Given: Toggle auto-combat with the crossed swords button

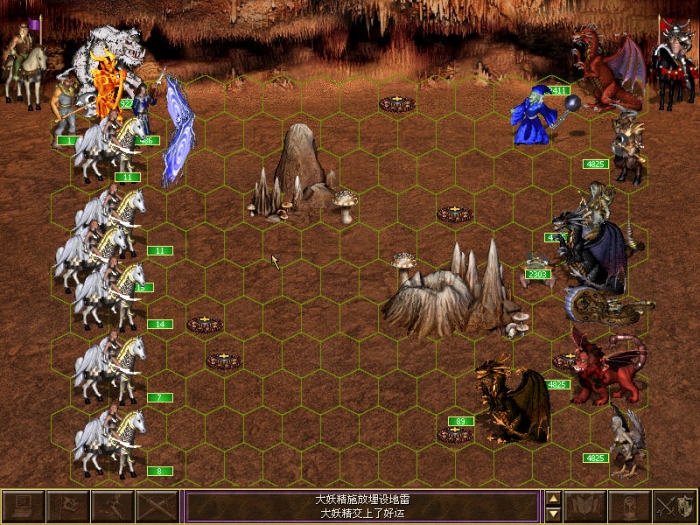Looking at the screenshot, I should coord(157,506).
